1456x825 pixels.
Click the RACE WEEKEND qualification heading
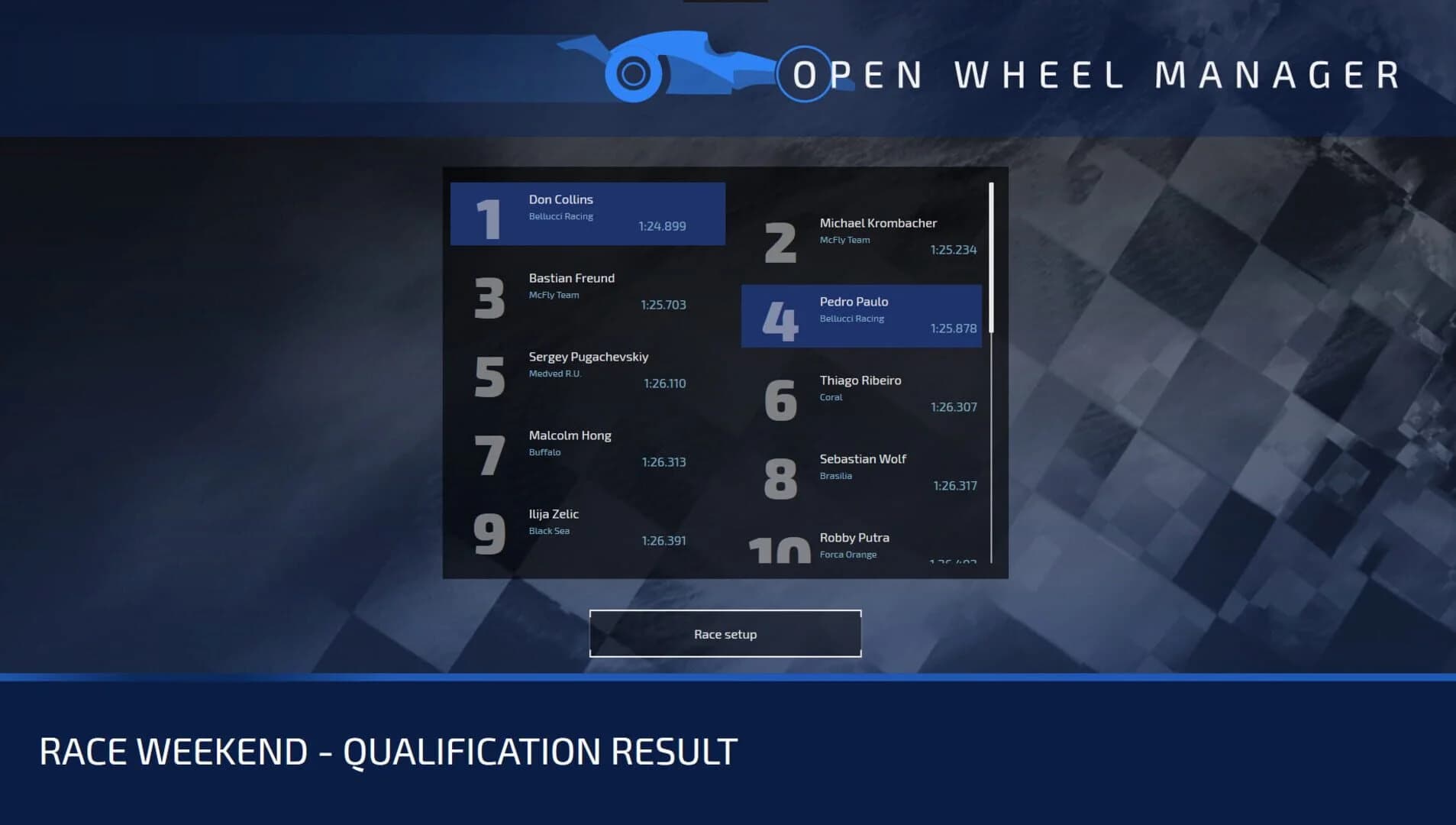387,751
